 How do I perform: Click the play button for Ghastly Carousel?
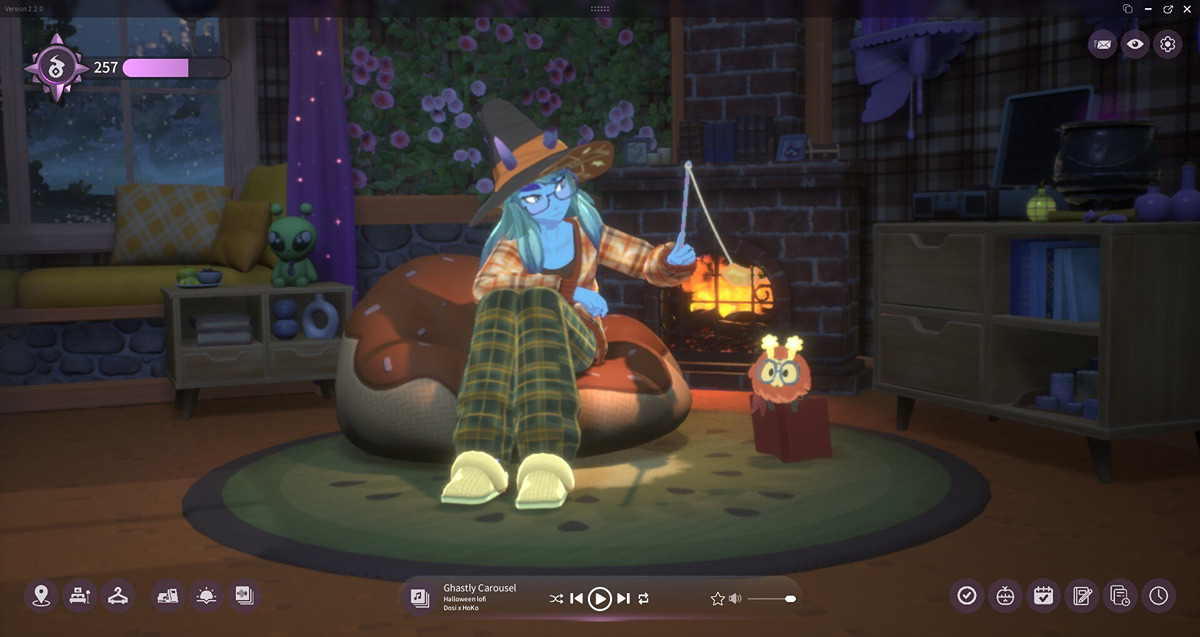[599, 598]
